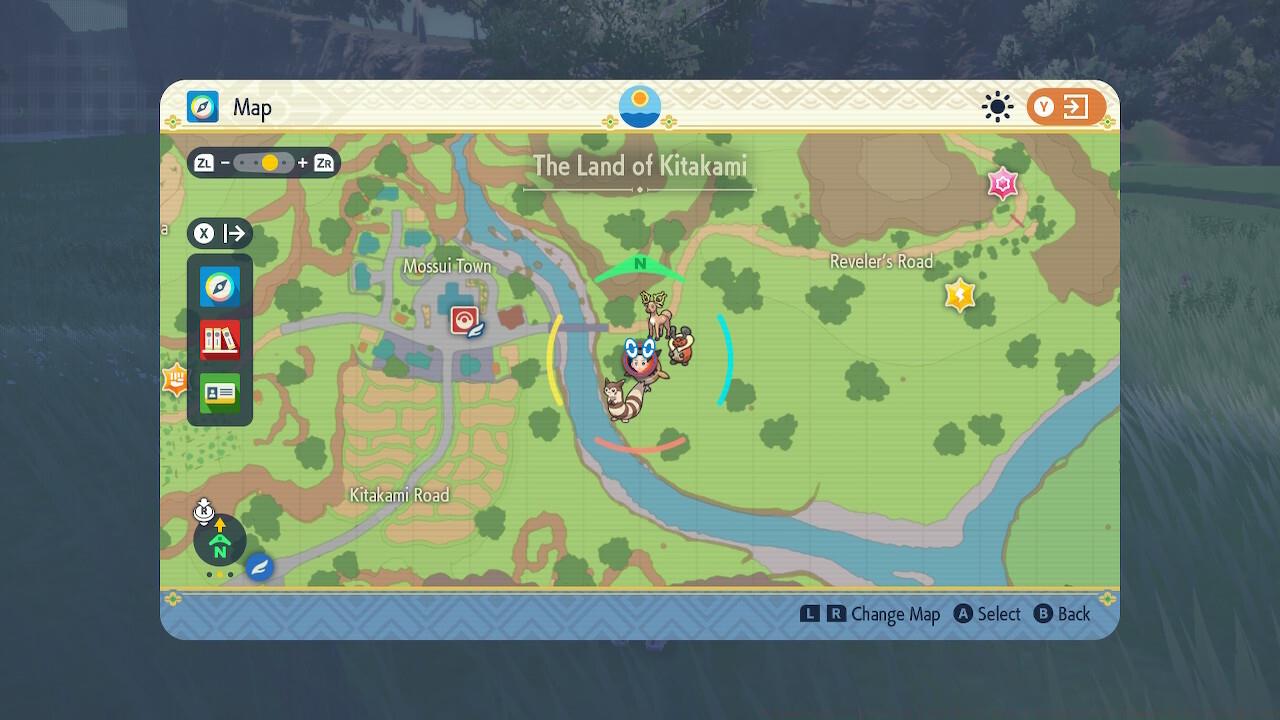Screen dimensions: 1280x720
Task: Click the mini-map compass at bottom left
Action: 218,540
